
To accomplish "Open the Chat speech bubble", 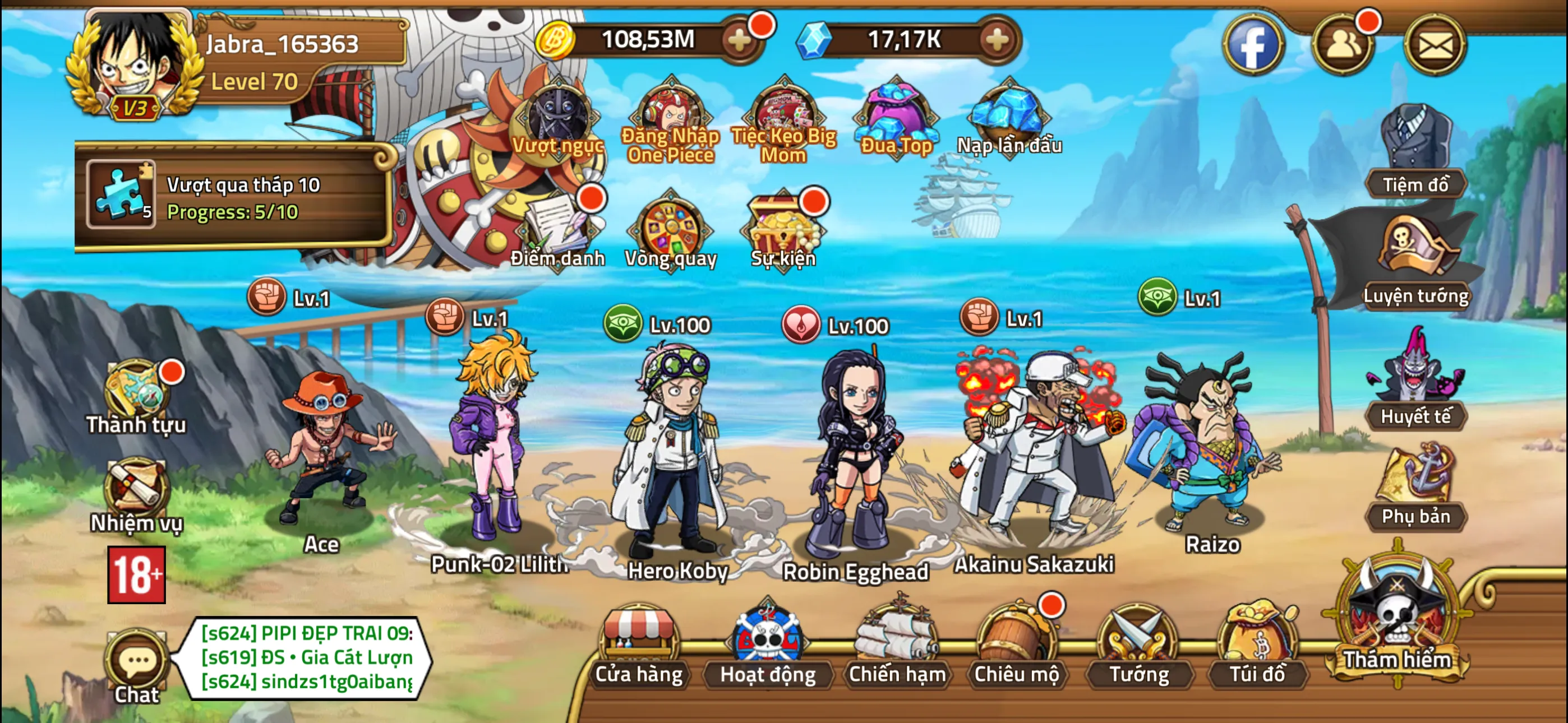I will (x=137, y=665).
